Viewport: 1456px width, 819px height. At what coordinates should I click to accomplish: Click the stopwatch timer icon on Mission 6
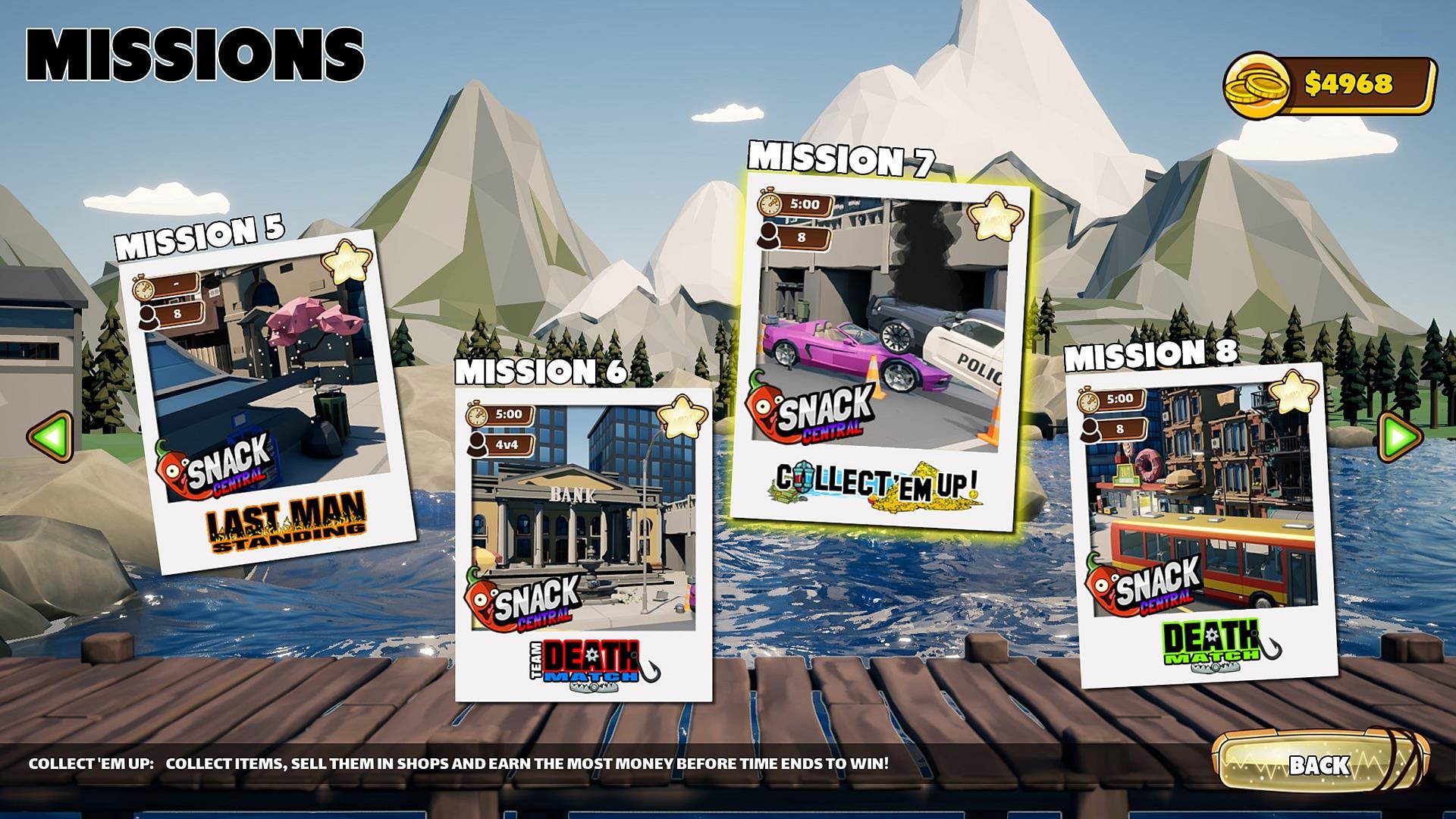click(478, 416)
